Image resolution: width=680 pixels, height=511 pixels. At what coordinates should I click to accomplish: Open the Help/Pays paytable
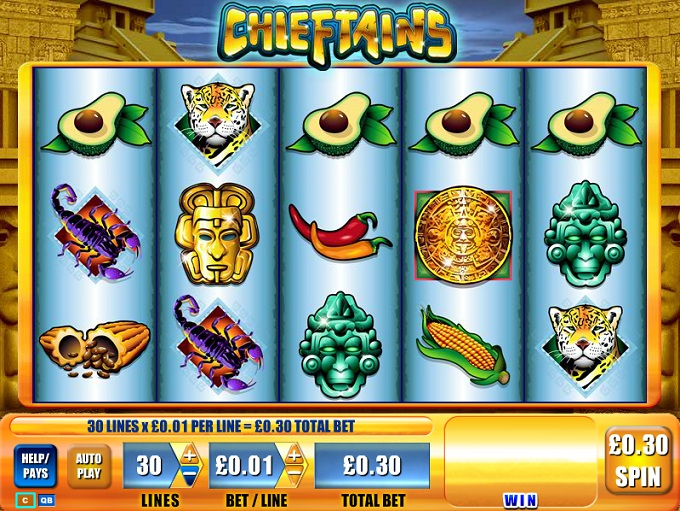tap(35, 466)
